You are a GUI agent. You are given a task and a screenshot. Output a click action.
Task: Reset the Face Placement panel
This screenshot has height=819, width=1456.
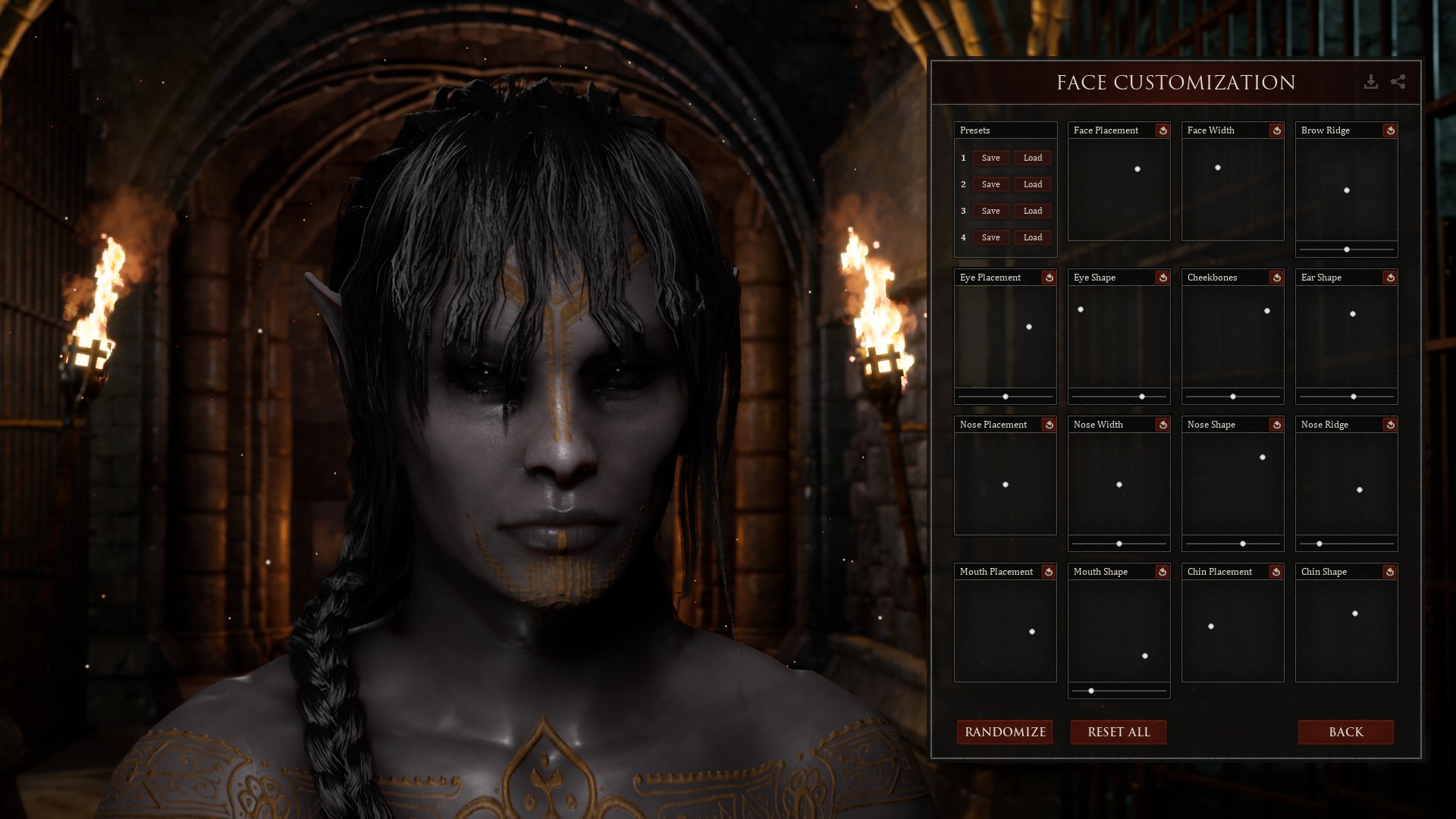point(1163,130)
